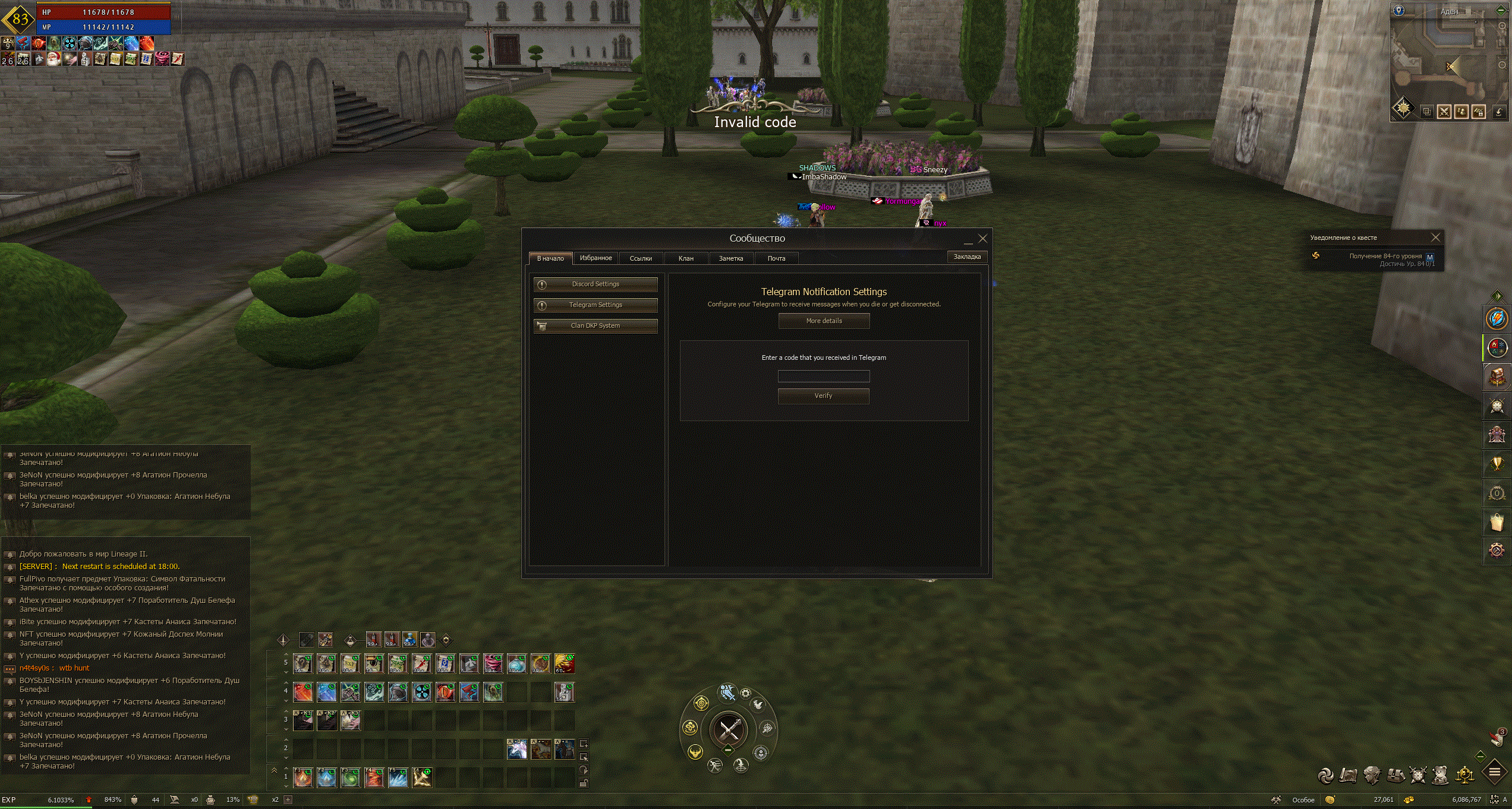
Task: Open the Clan DKP System page
Action: coord(596,326)
